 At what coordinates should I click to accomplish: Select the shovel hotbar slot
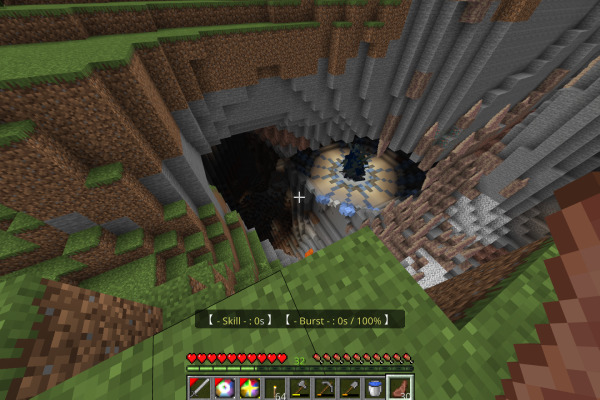[350, 387]
